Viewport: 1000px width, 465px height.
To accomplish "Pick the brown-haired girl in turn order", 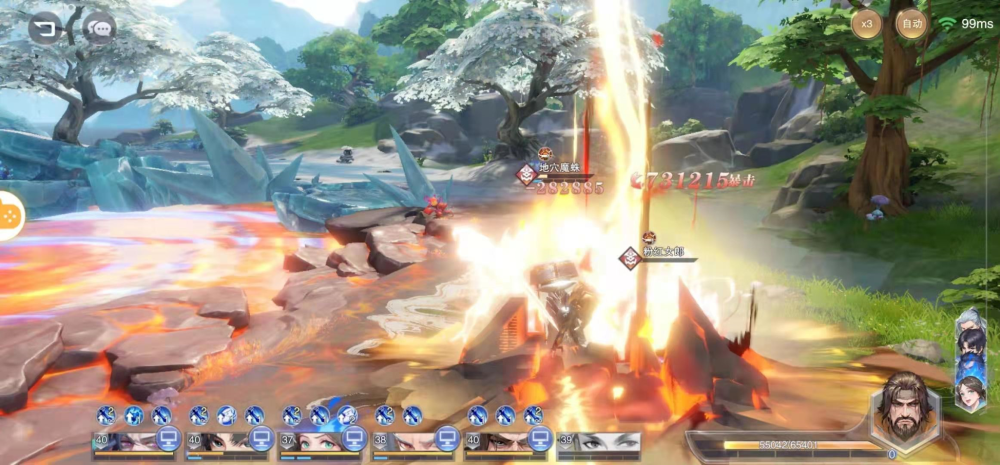I will pyautogui.click(x=970, y=392).
